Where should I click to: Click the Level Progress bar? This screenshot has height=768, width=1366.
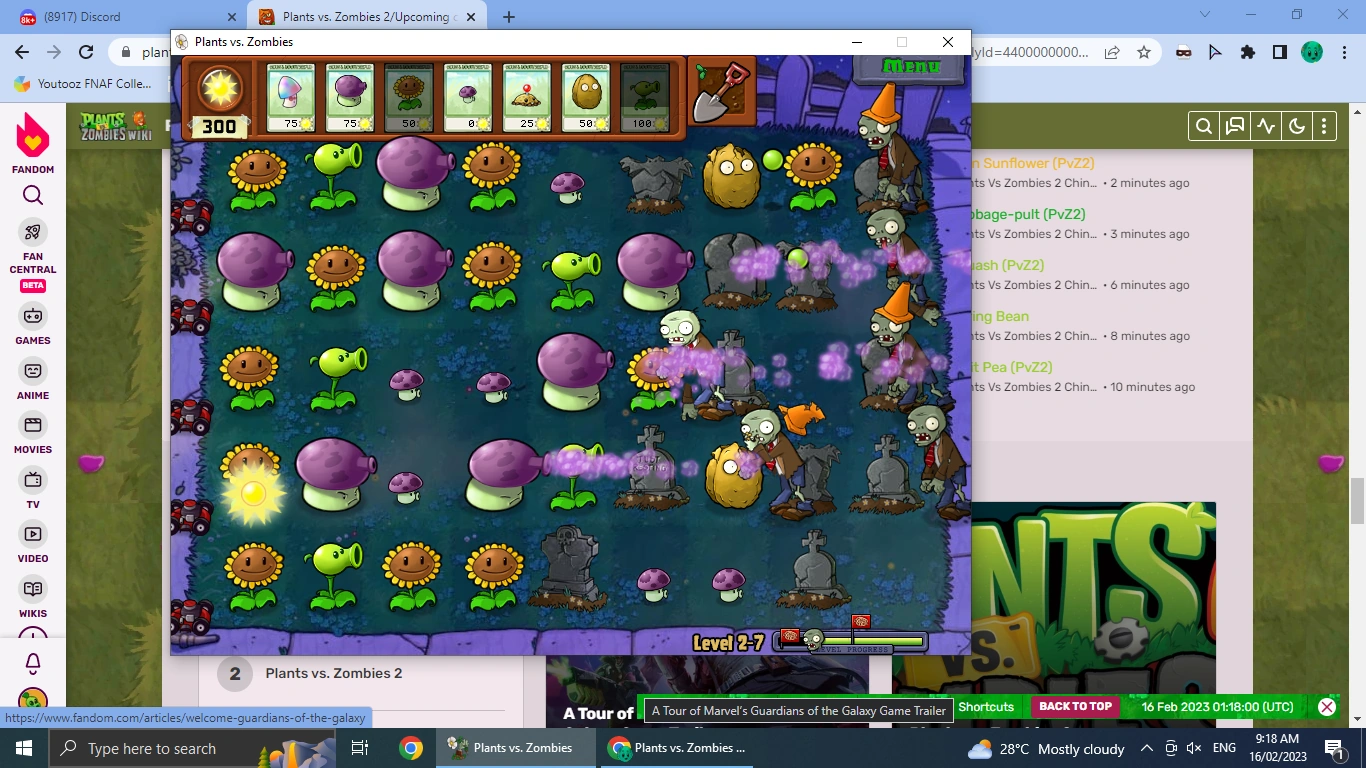(x=862, y=641)
